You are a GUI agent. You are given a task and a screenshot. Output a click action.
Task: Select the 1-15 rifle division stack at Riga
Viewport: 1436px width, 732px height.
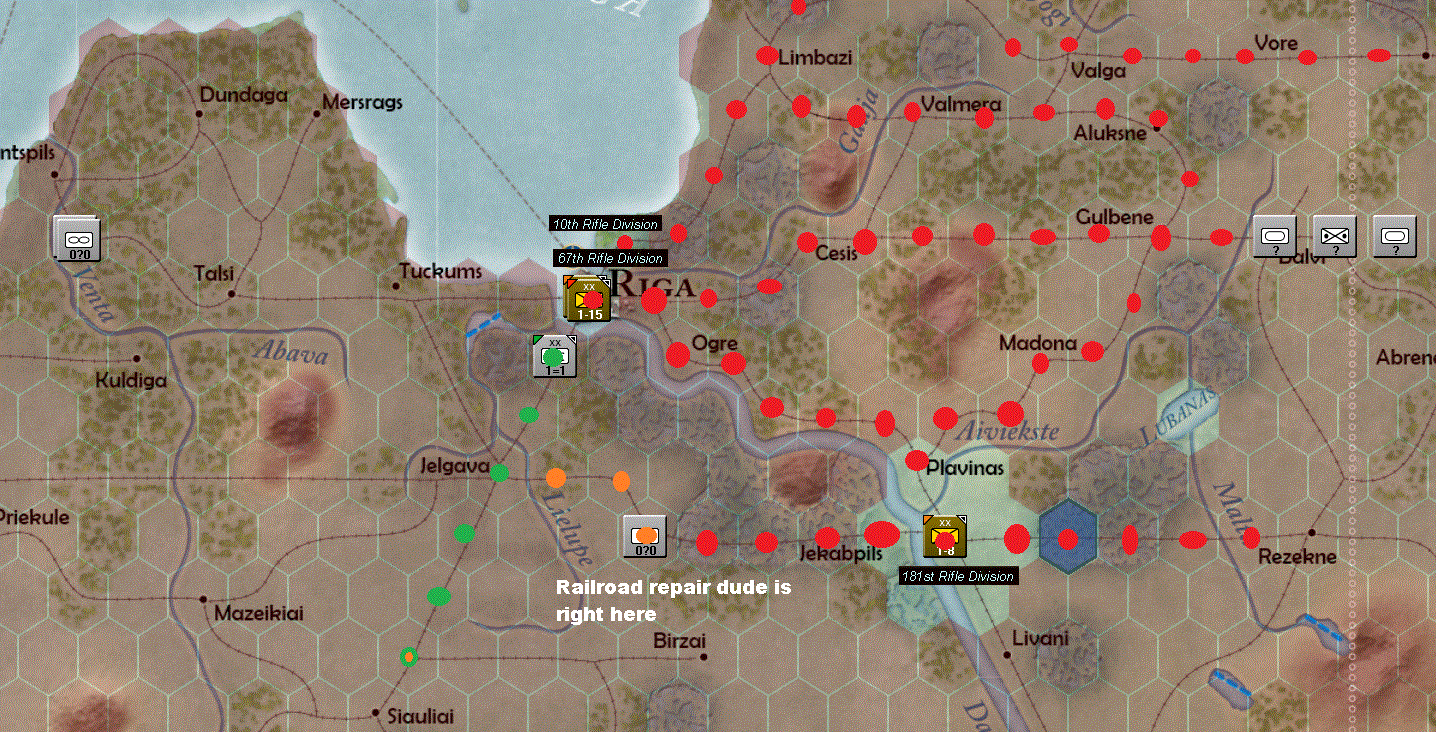[590, 298]
